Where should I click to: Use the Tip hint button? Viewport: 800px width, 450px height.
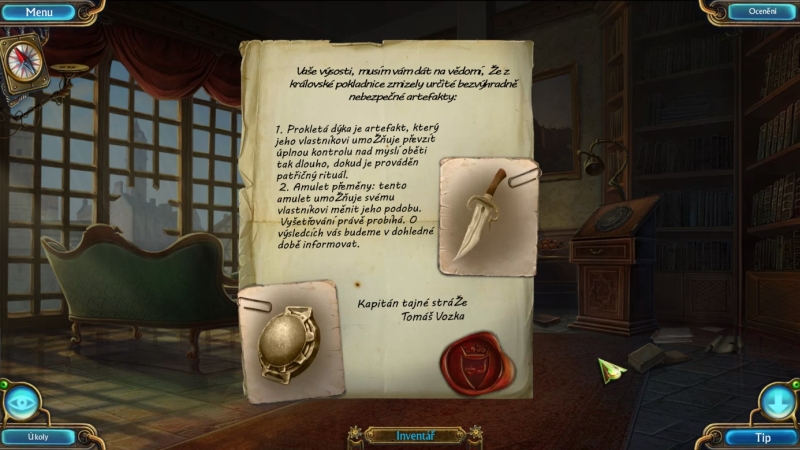coord(762,437)
